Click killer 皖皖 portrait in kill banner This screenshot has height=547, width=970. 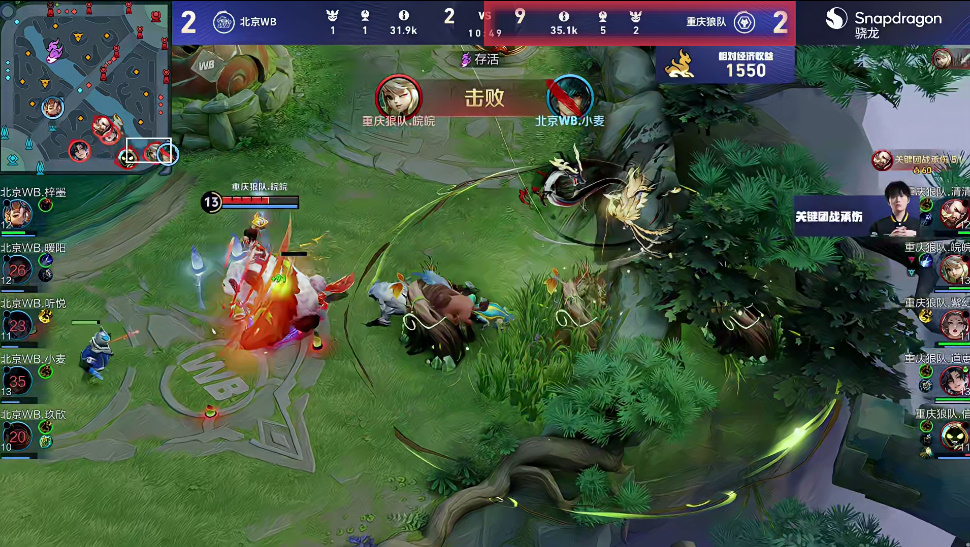[x=398, y=97]
